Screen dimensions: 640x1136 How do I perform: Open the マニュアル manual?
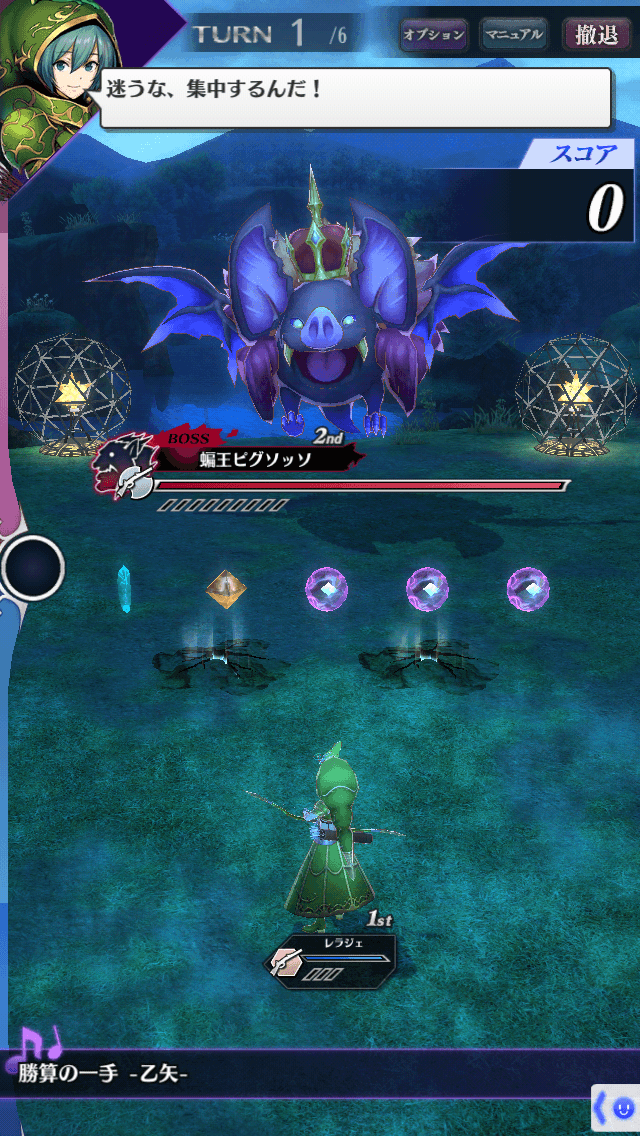(x=513, y=35)
